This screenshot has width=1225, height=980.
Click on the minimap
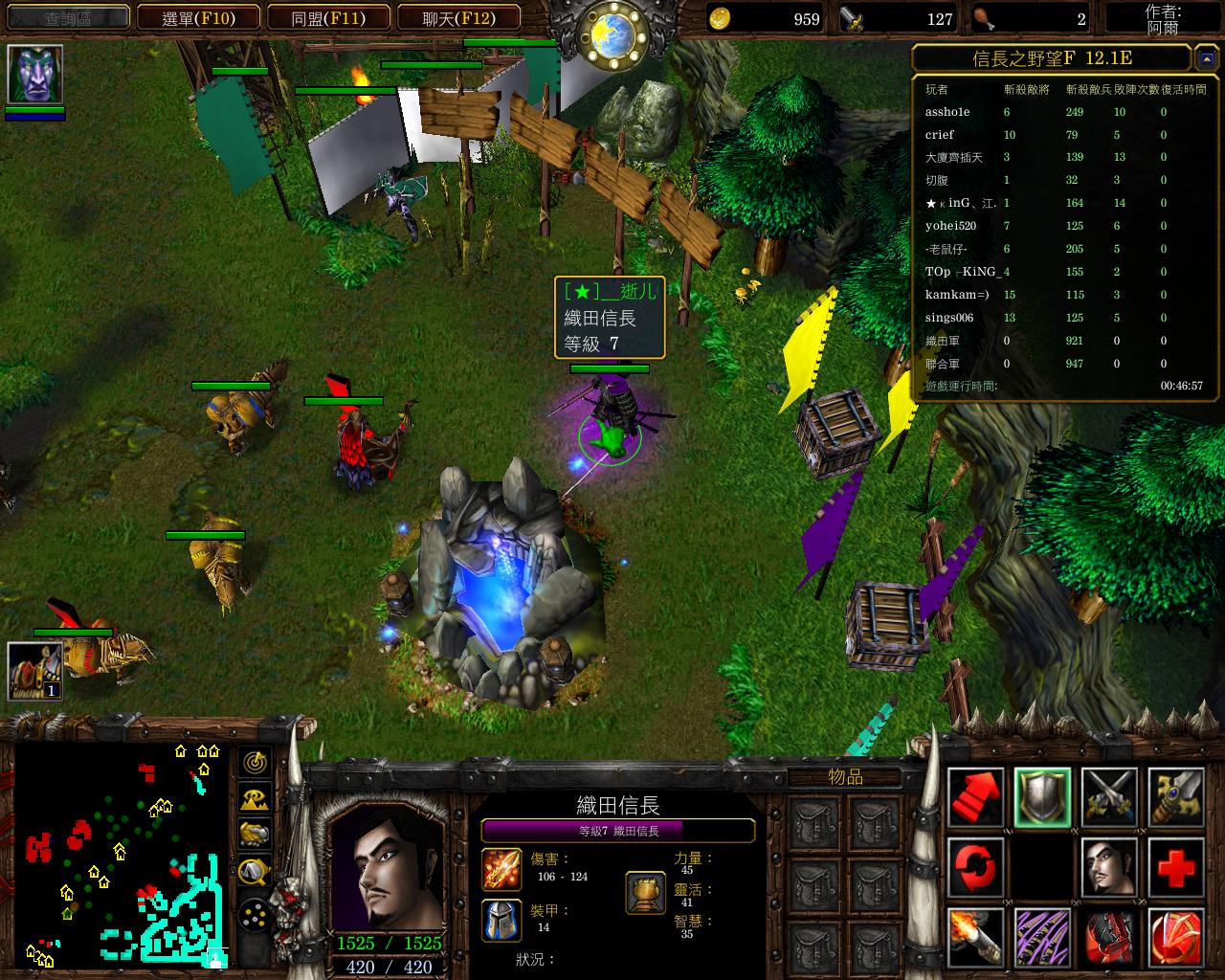122,852
